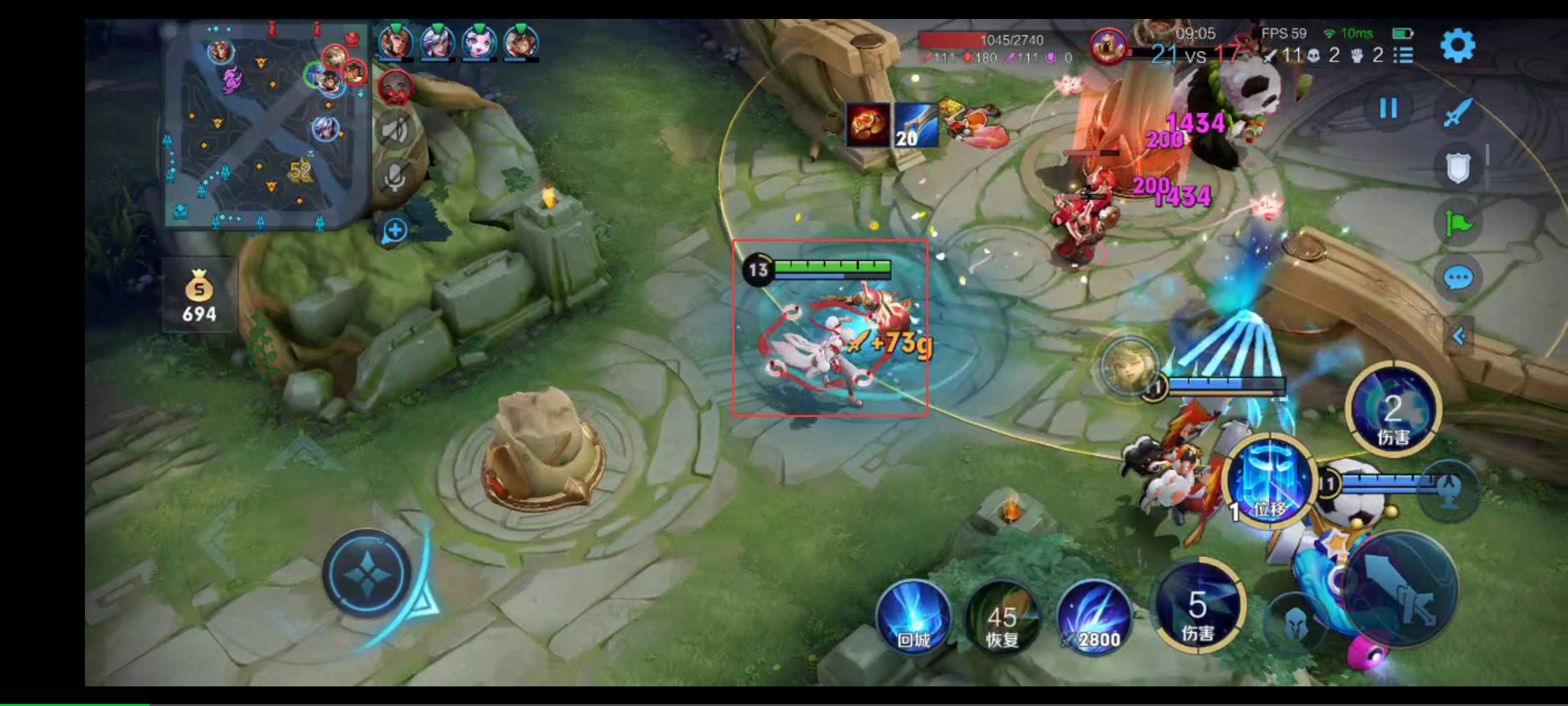Open the scoreboard list icon
The height and width of the screenshot is (706, 1568).
pyautogui.click(x=1403, y=56)
